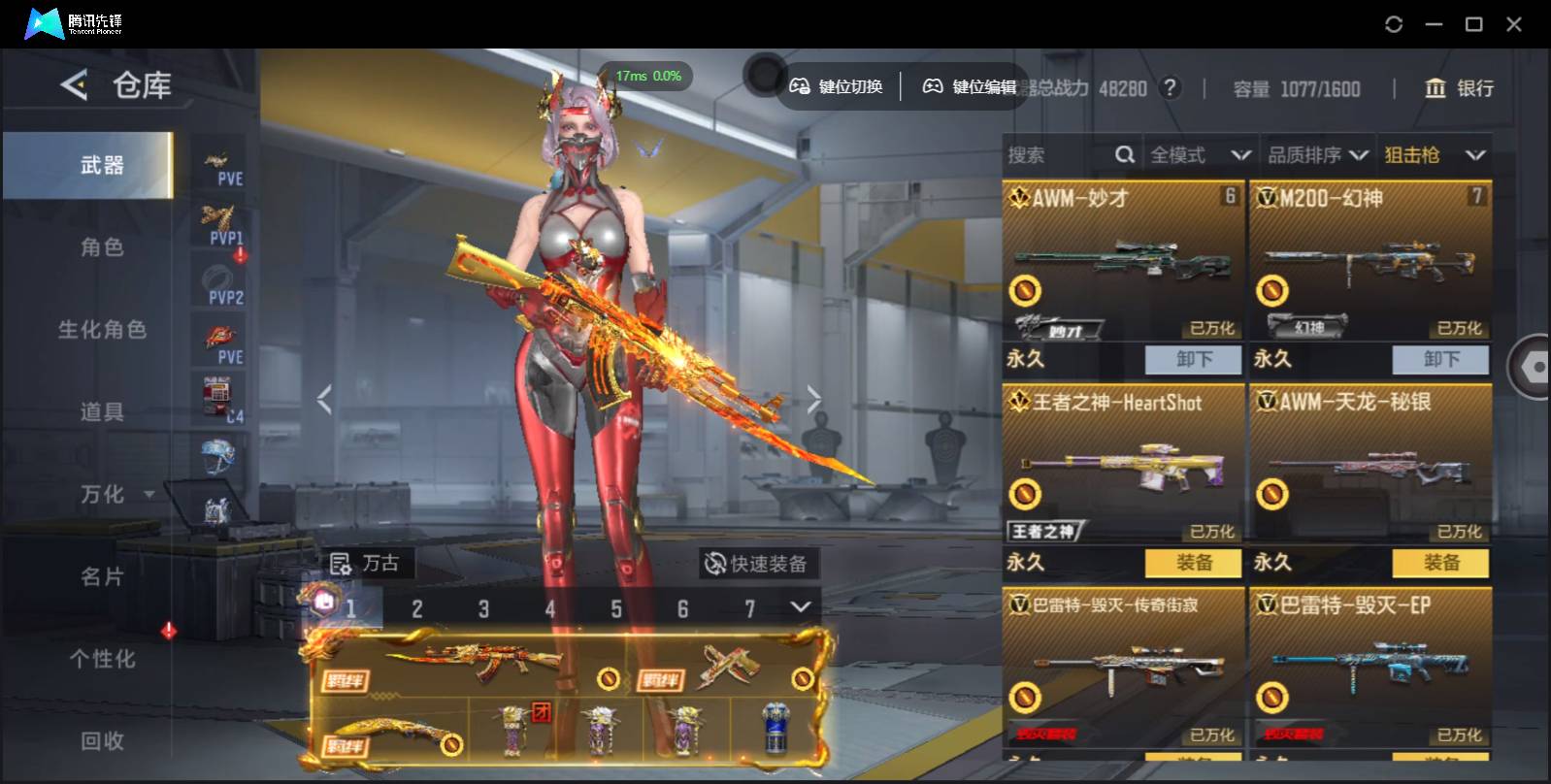Unequip the AWM-妙才 with 卸下
Image resolution: width=1551 pixels, height=784 pixels.
pyautogui.click(x=1193, y=359)
